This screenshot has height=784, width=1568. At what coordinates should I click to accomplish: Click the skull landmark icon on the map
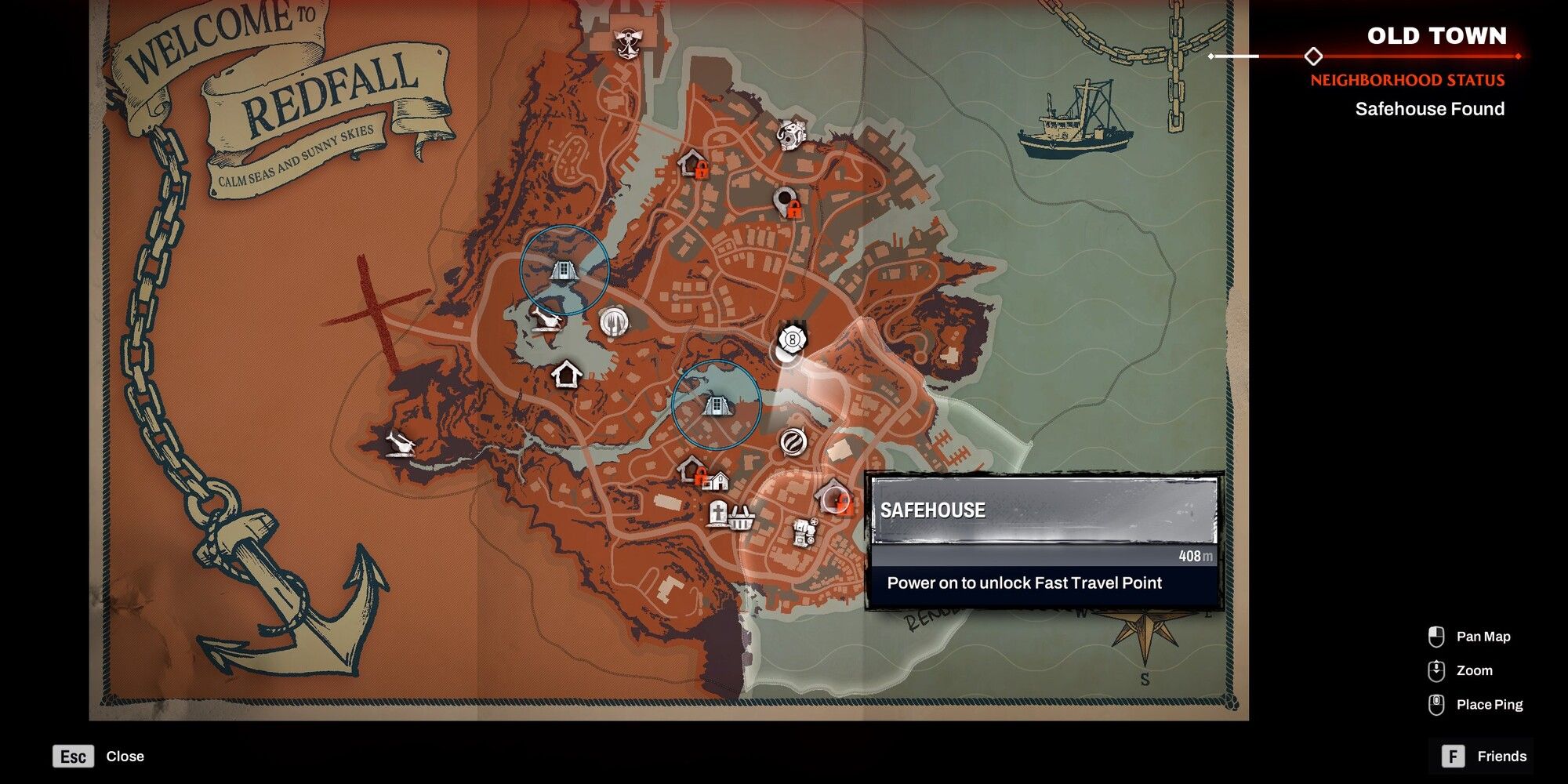[792, 135]
